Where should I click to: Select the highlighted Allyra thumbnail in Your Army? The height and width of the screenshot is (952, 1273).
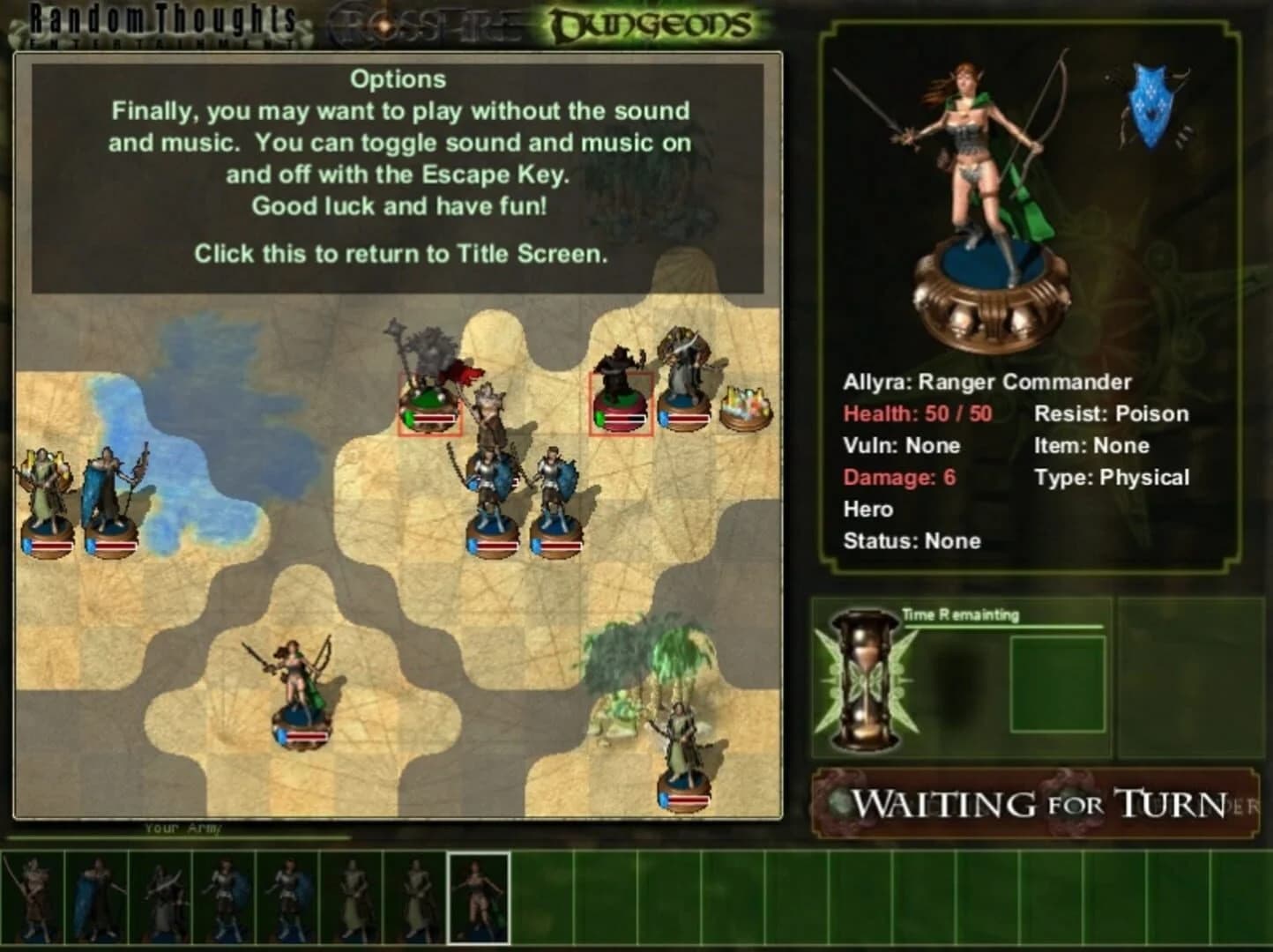[478, 899]
